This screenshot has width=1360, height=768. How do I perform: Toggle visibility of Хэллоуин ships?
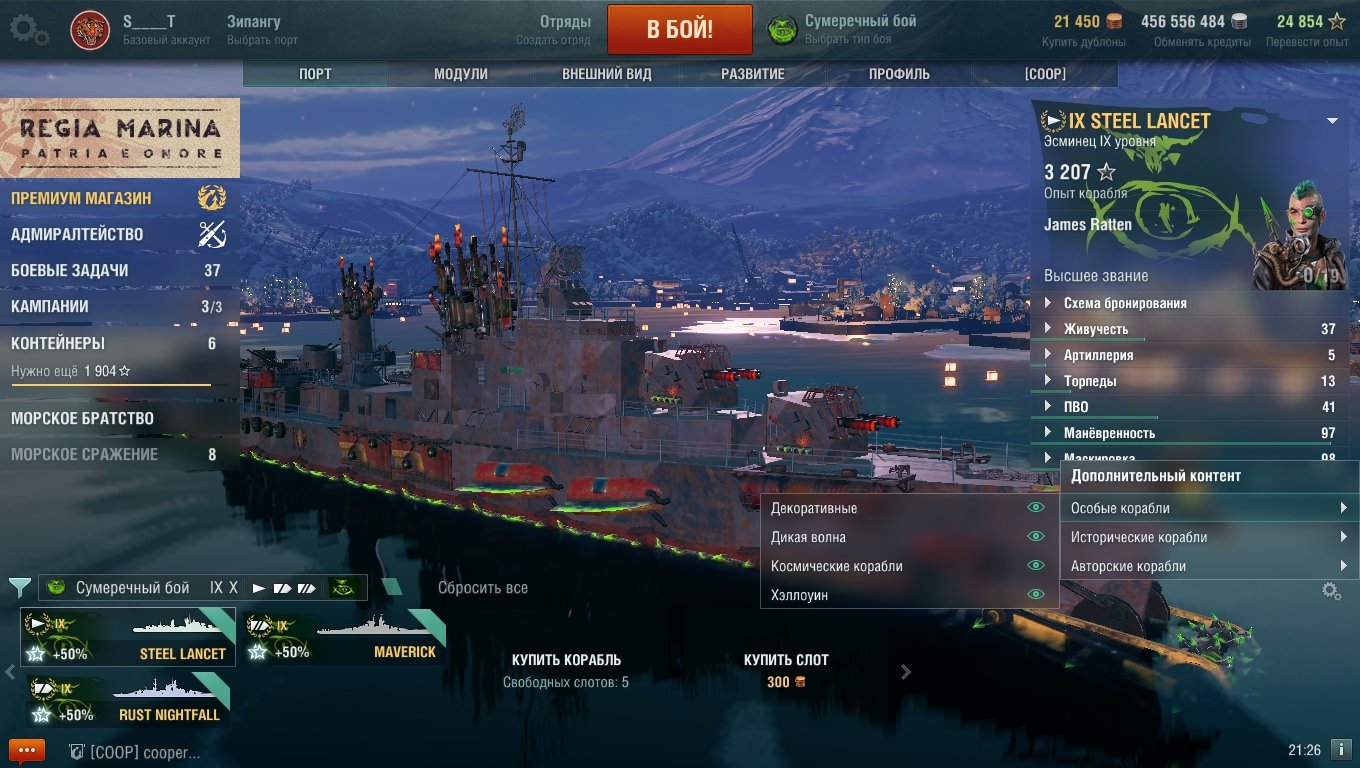click(x=1036, y=595)
